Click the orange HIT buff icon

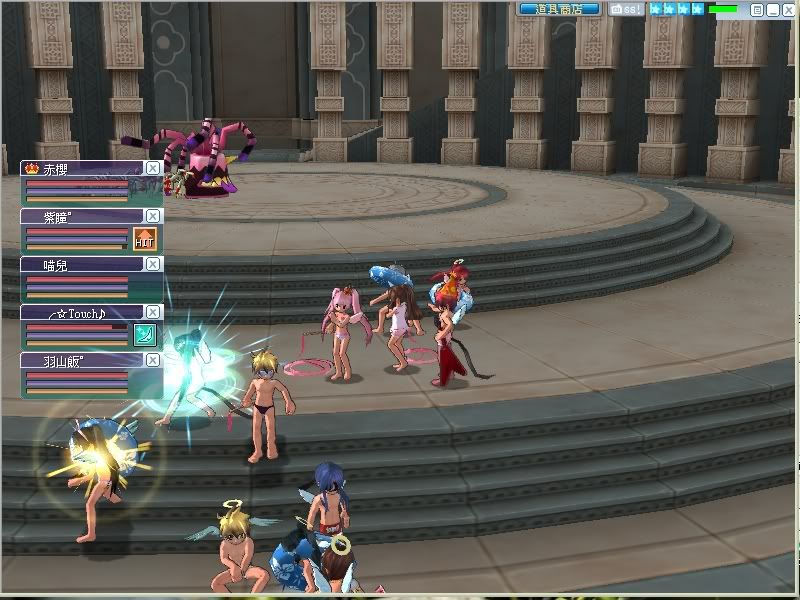pos(144,239)
